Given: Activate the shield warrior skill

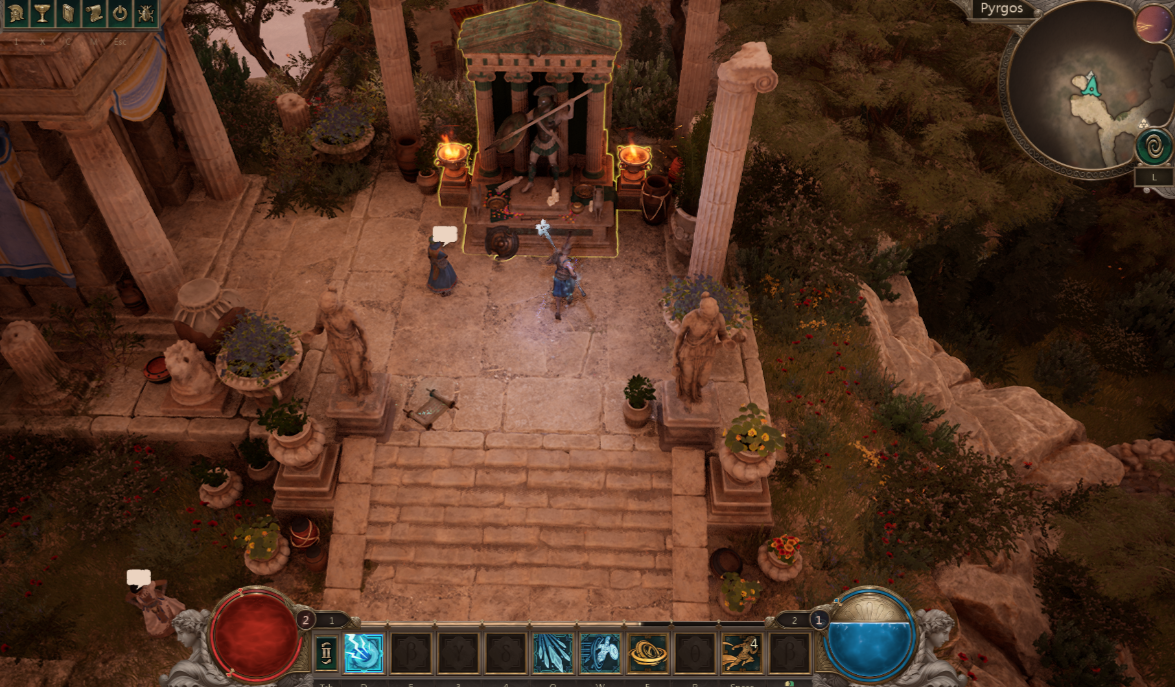Looking at the screenshot, I should [600, 654].
